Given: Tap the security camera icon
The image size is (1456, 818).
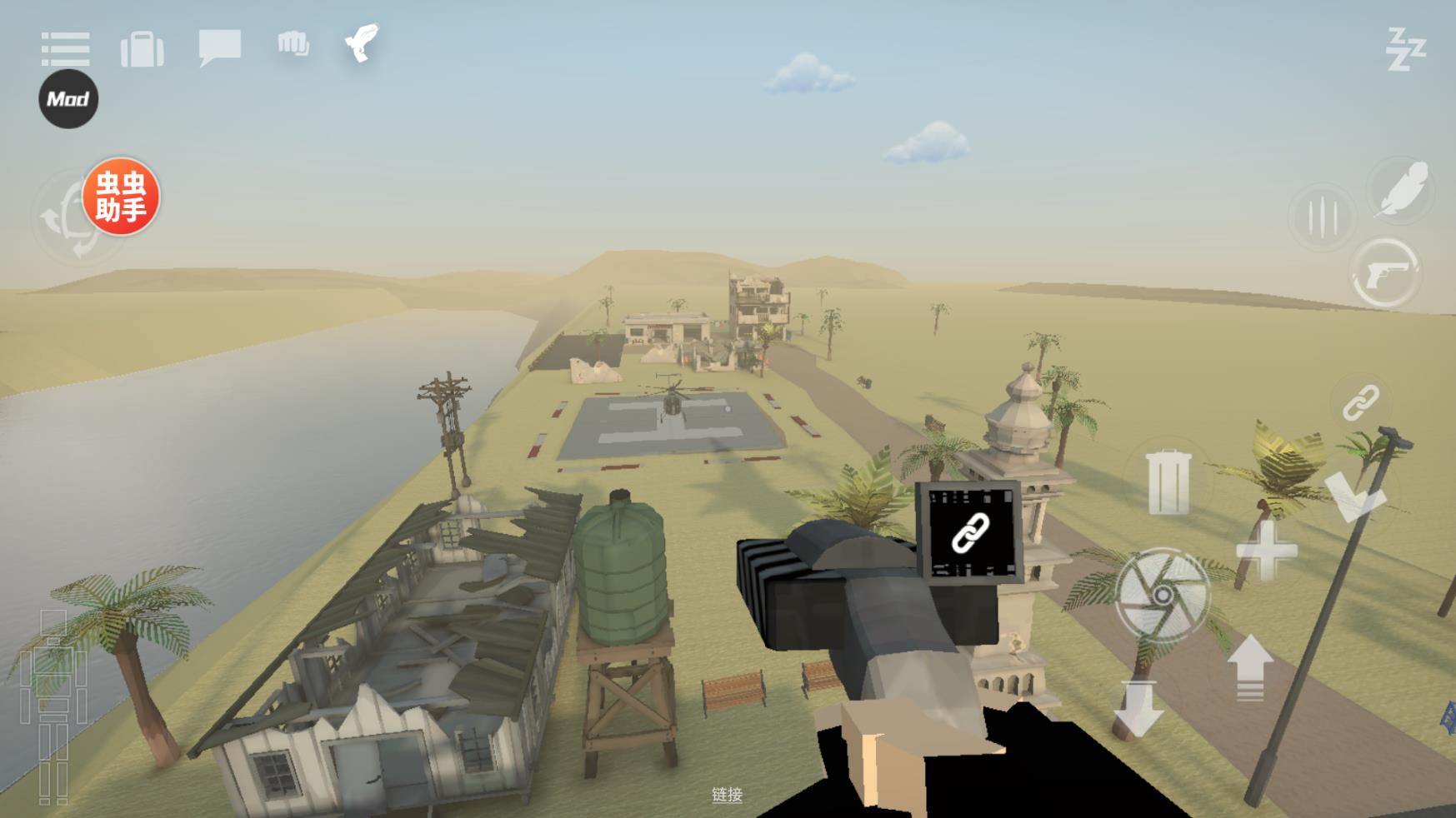Looking at the screenshot, I should point(362,42).
